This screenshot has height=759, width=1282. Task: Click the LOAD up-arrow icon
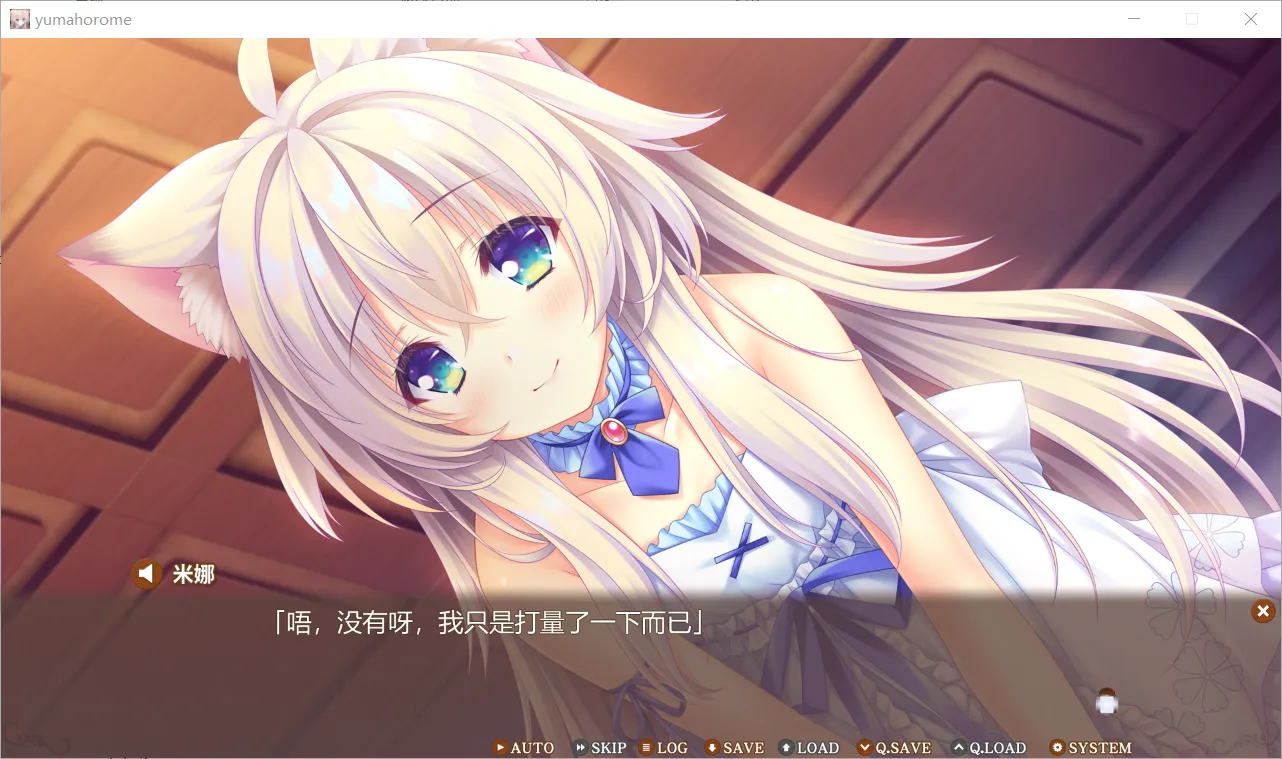pyautogui.click(x=784, y=747)
